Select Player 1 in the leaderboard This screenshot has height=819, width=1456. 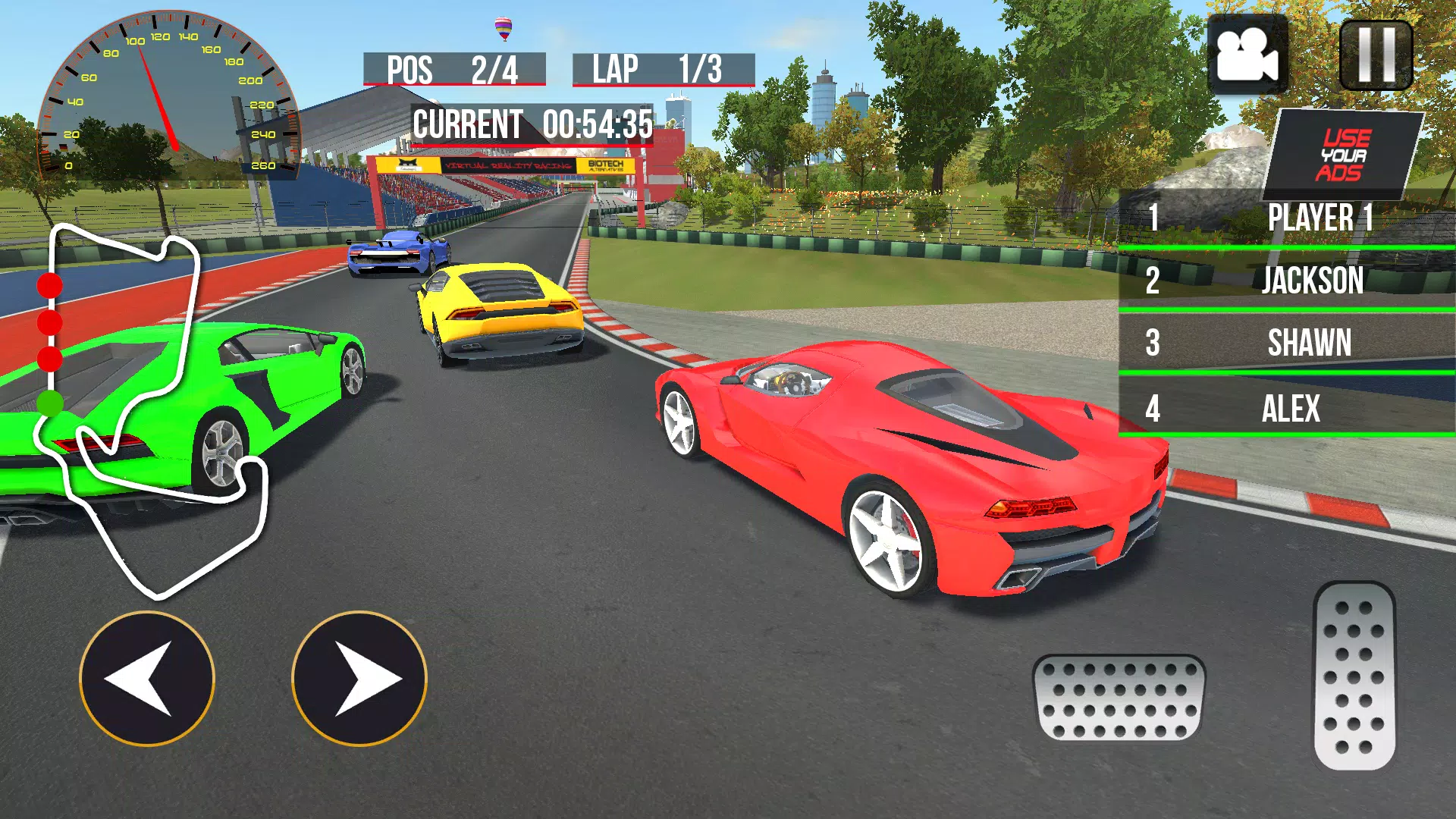click(x=1287, y=218)
